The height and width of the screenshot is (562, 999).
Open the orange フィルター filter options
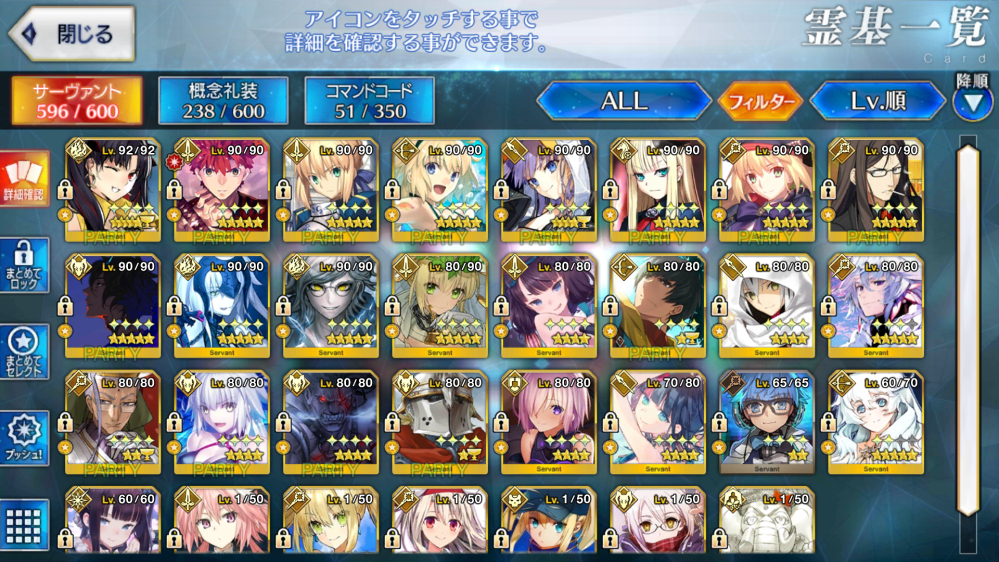tap(761, 102)
